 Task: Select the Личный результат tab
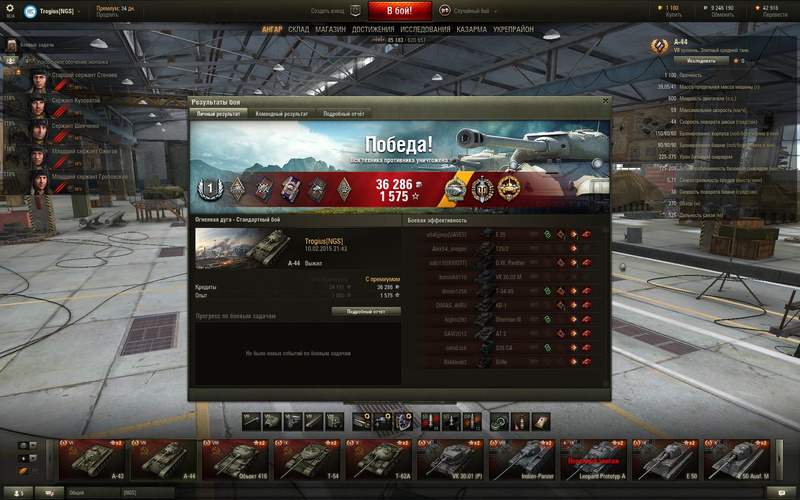(218, 114)
